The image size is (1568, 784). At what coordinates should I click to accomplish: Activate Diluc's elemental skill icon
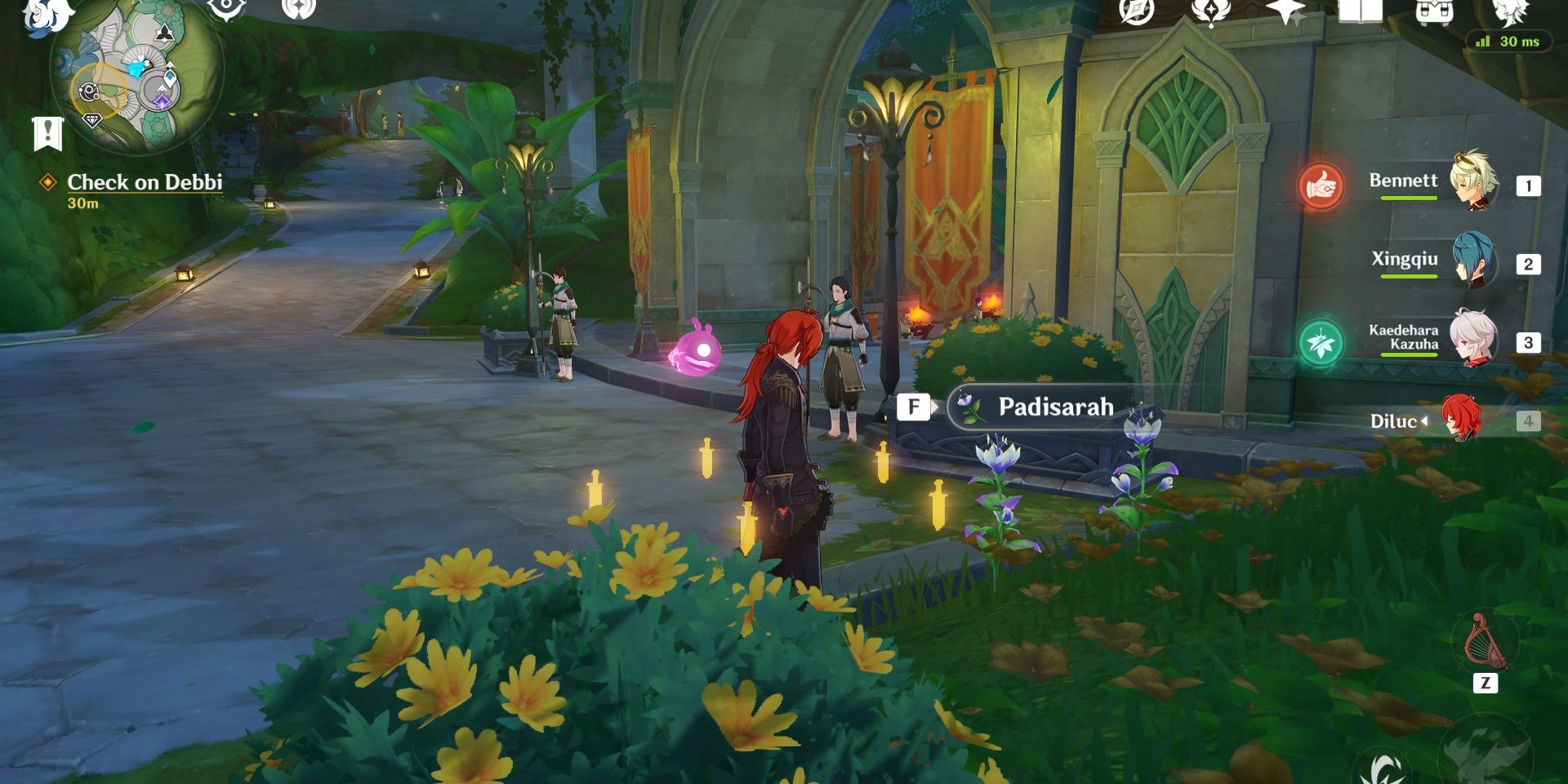(1382, 768)
